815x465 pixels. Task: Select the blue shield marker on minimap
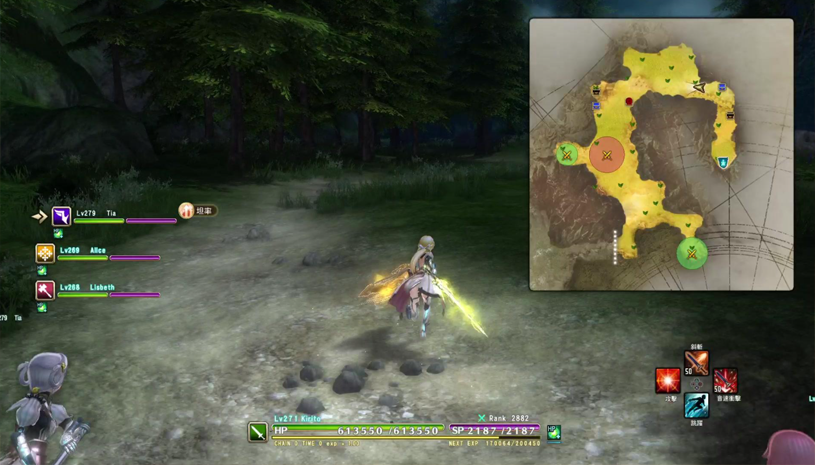point(722,161)
